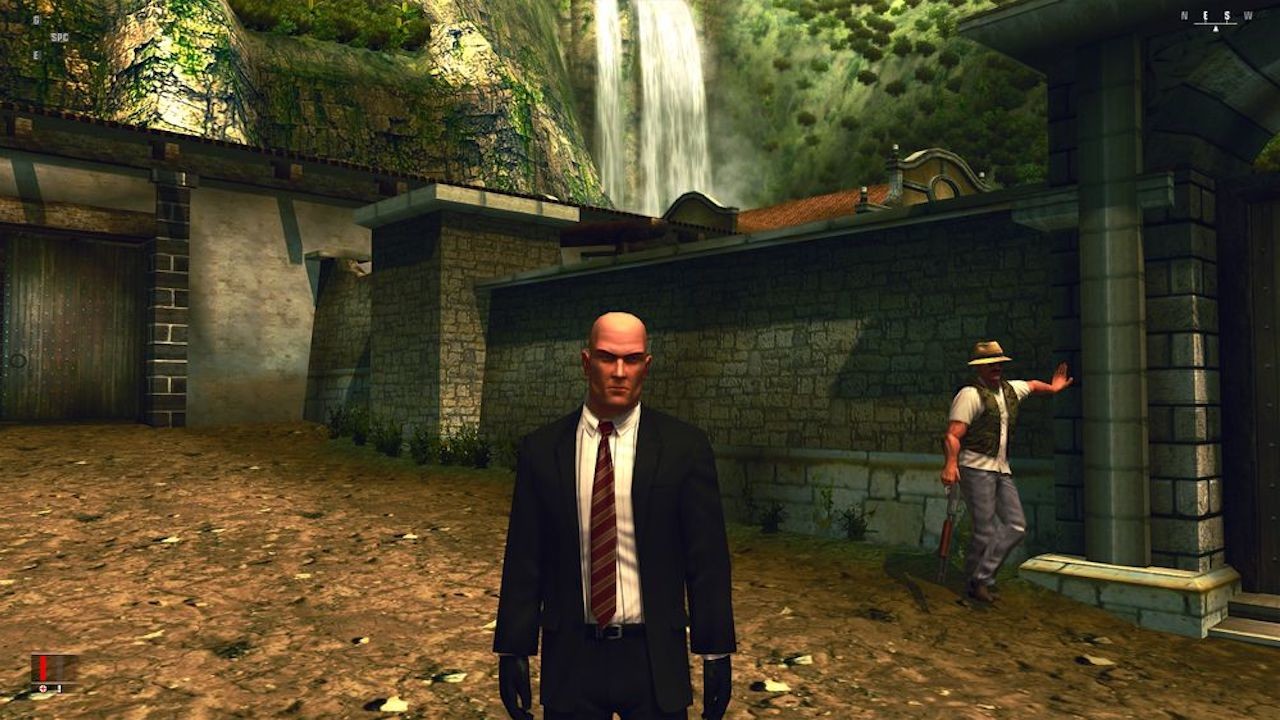This screenshot has height=720, width=1280.
Task: Click the G key prompt indicator
Action: [37, 19]
